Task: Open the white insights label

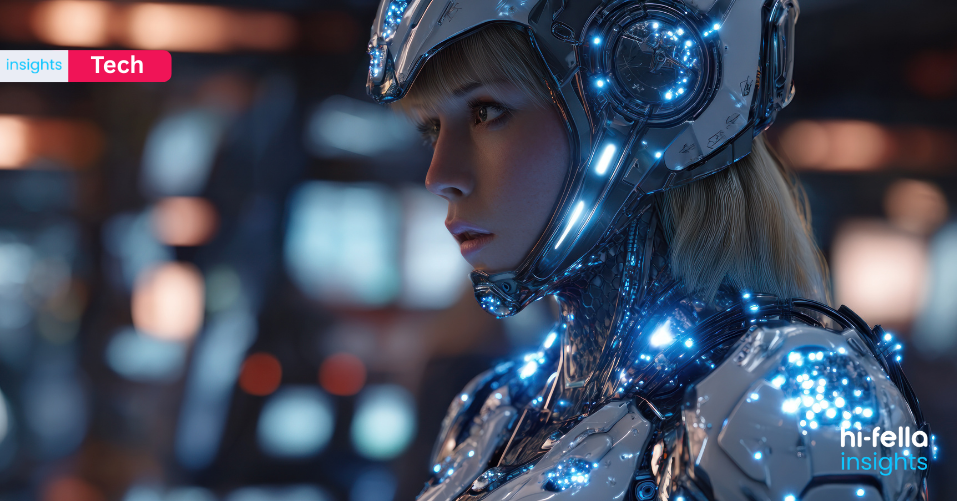Action: pyautogui.click(x=33, y=66)
